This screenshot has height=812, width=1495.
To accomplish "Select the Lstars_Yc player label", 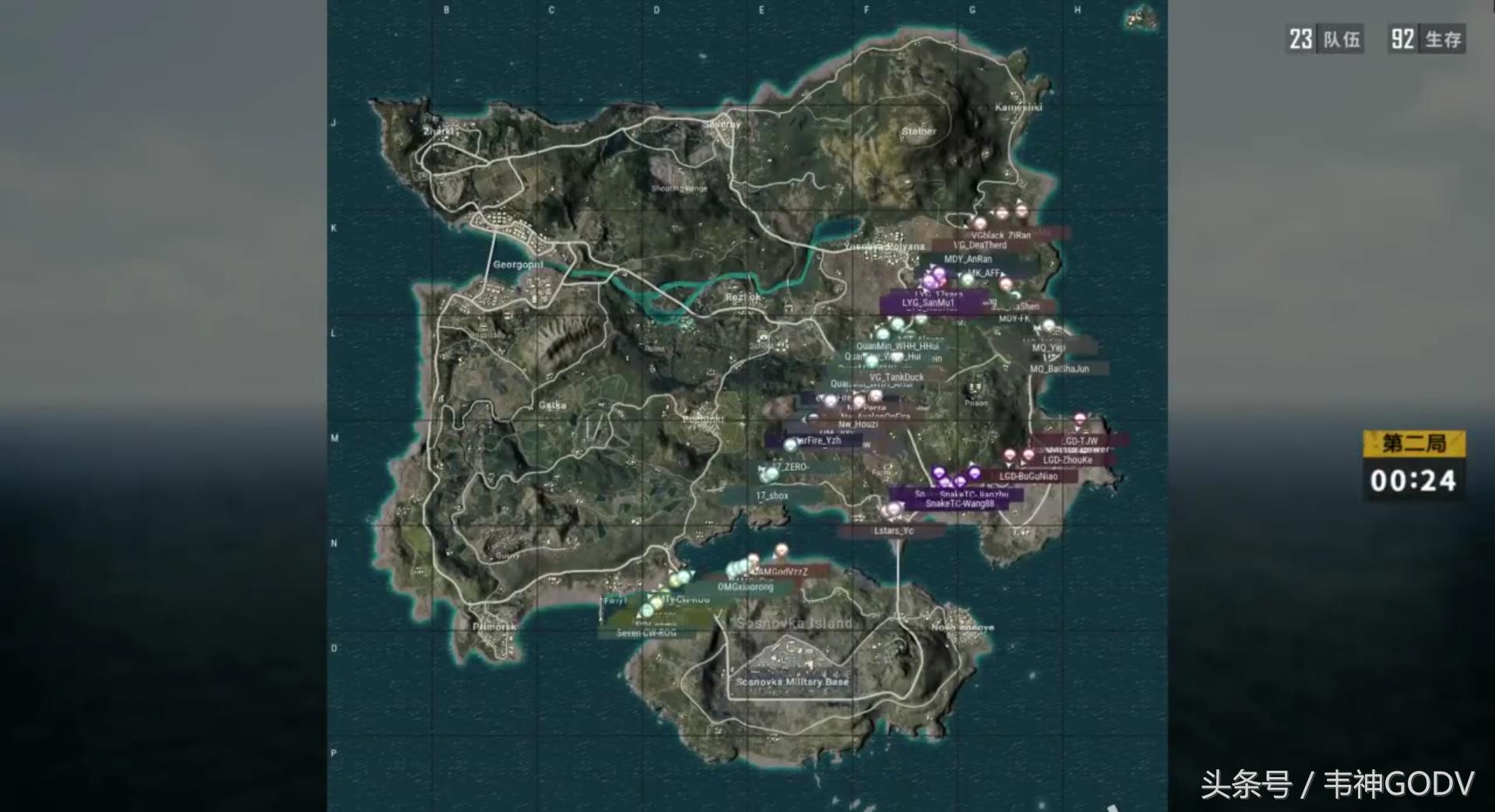I will [x=893, y=531].
